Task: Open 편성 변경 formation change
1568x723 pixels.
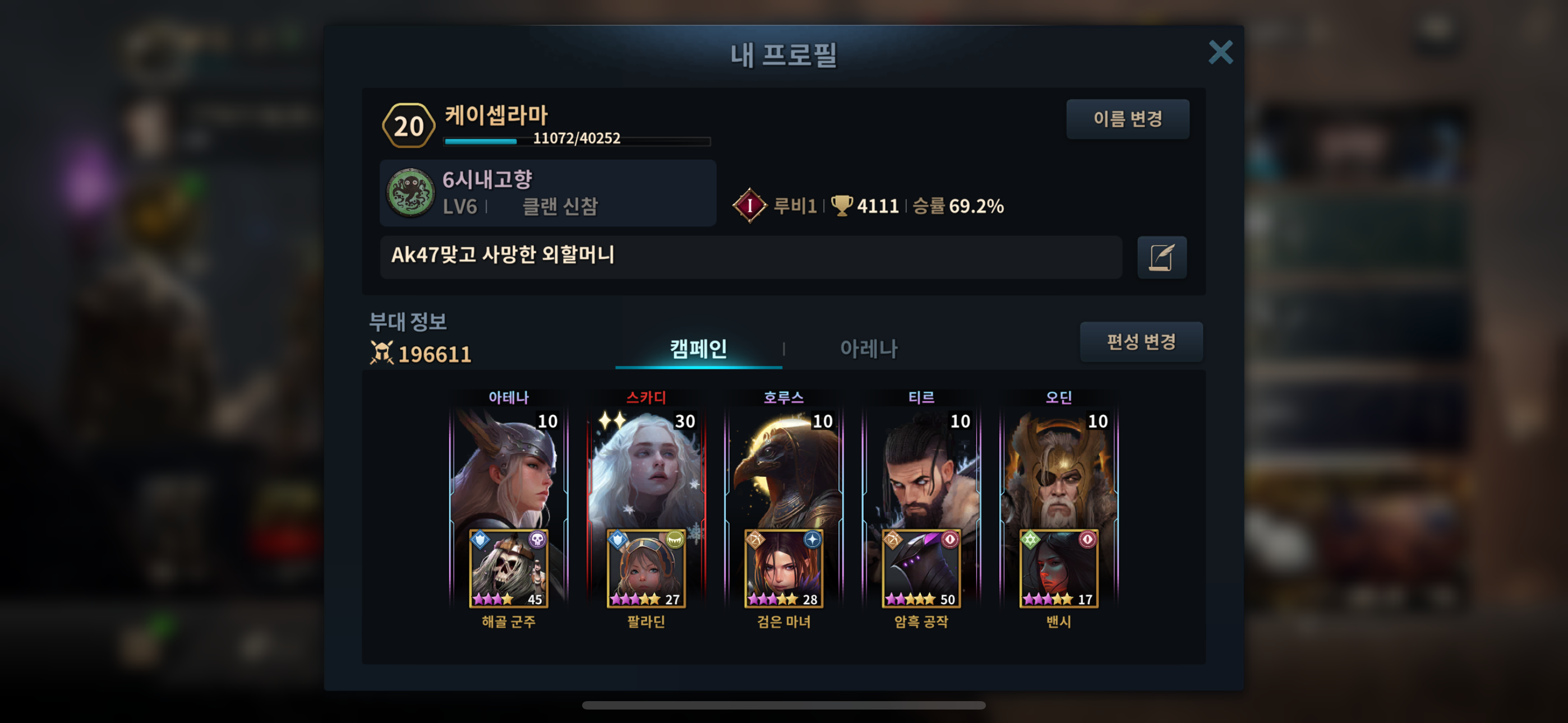Action: click(x=1141, y=341)
